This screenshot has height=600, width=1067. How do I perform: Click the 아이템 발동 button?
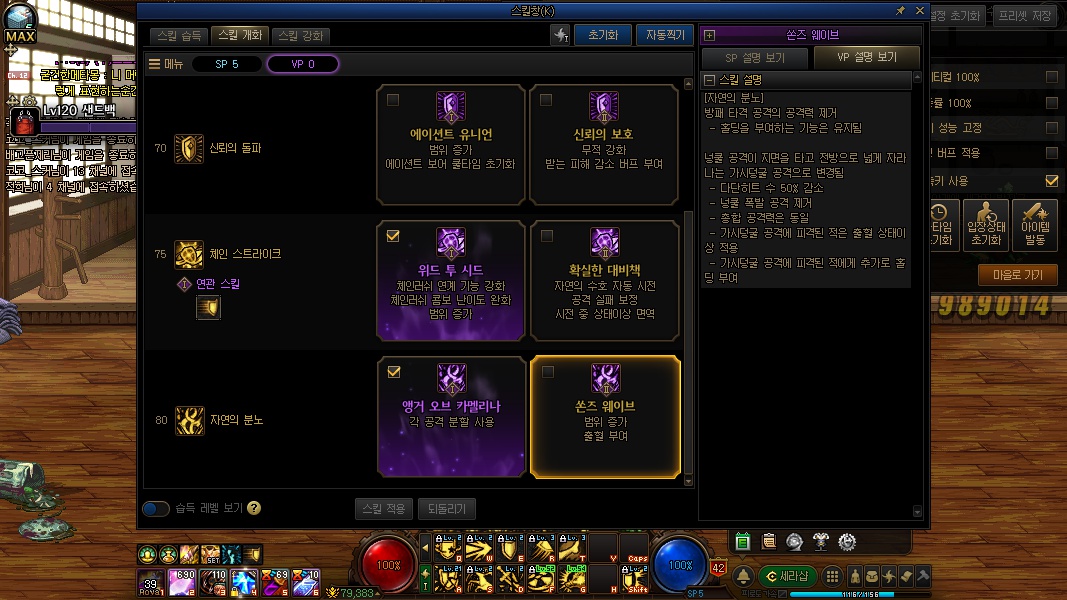[x=1034, y=224]
